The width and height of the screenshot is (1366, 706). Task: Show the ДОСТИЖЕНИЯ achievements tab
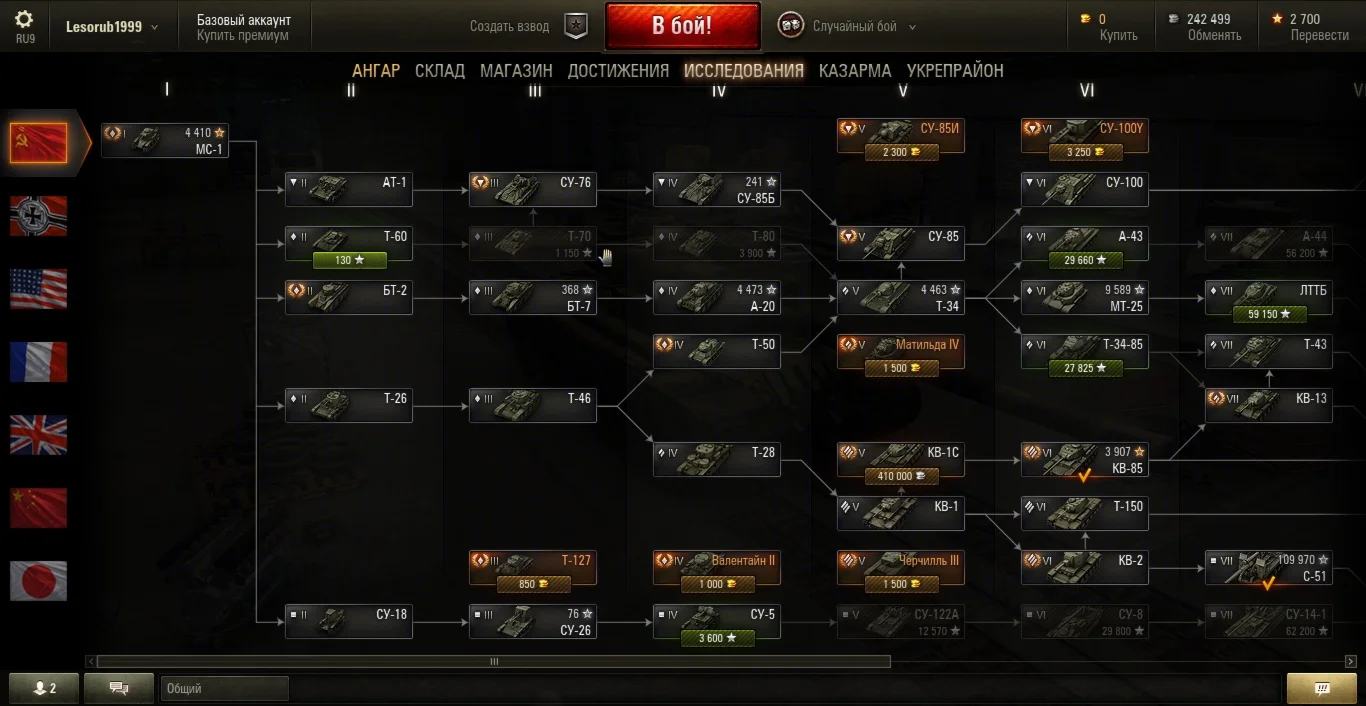[618, 70]
